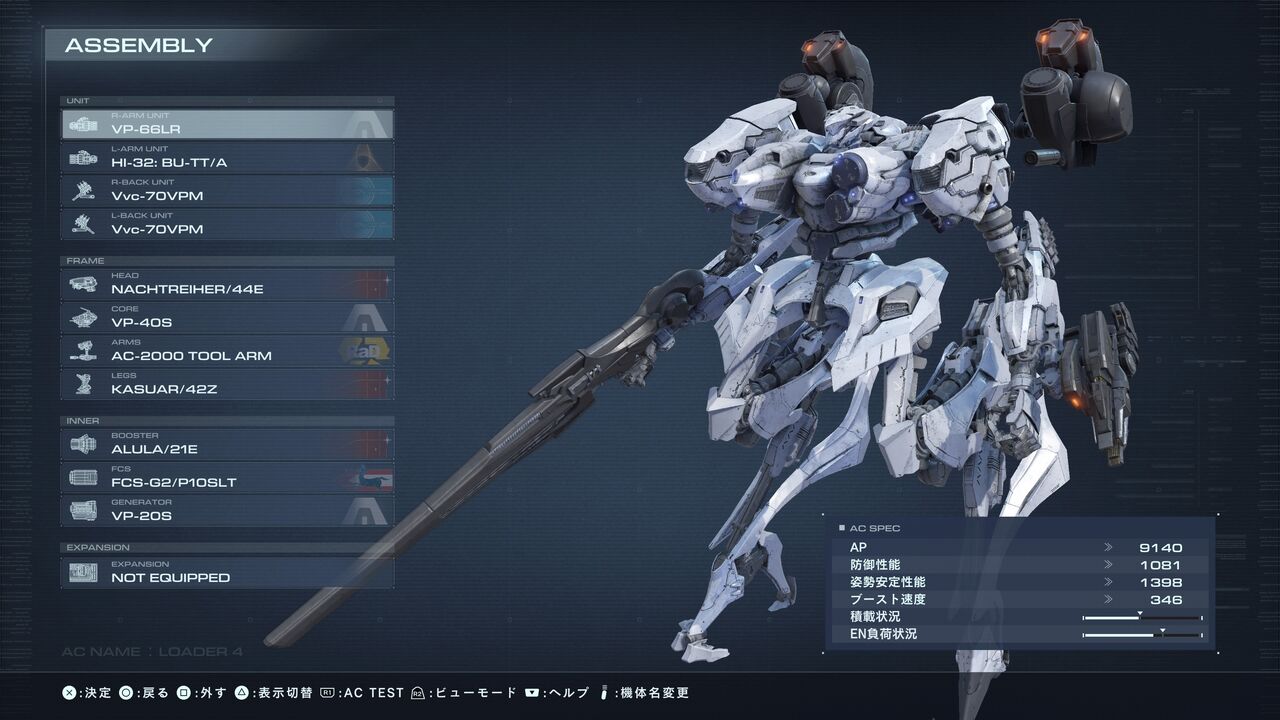This screenshot has height=720, width=1280.
Task: Choose the FCS-G2/P10SLT row
Action: pyautogui.click(x=227, y=477)
